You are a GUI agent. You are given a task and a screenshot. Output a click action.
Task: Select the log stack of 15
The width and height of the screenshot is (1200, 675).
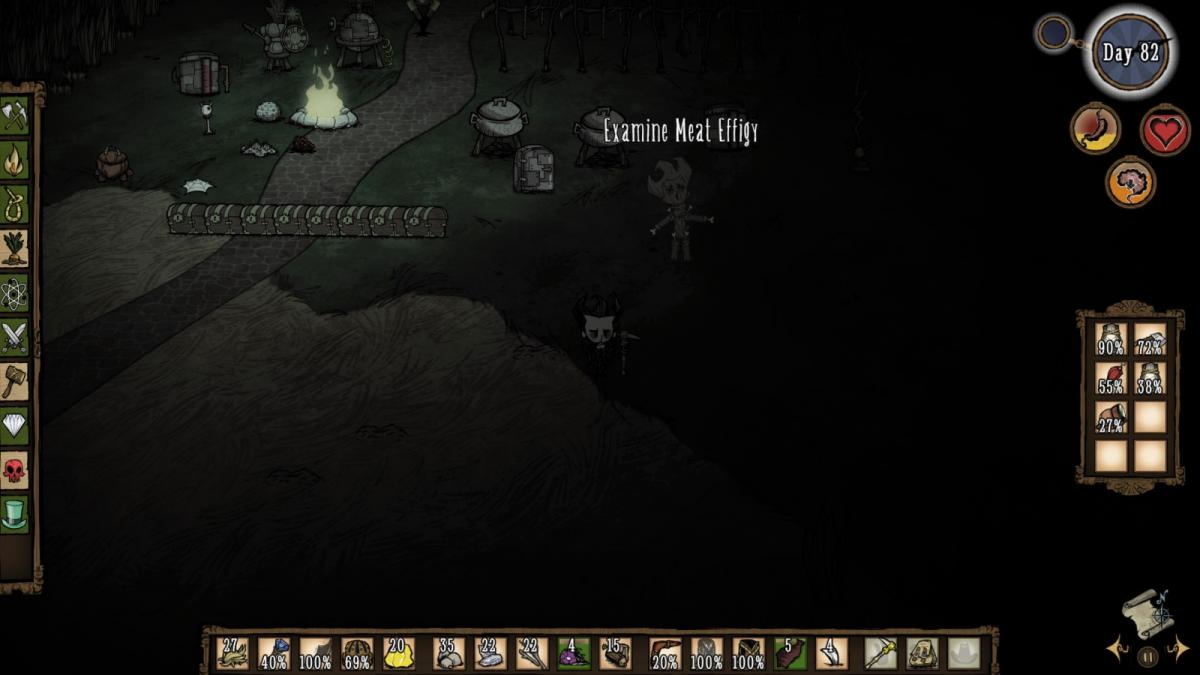tap(615, 653)
